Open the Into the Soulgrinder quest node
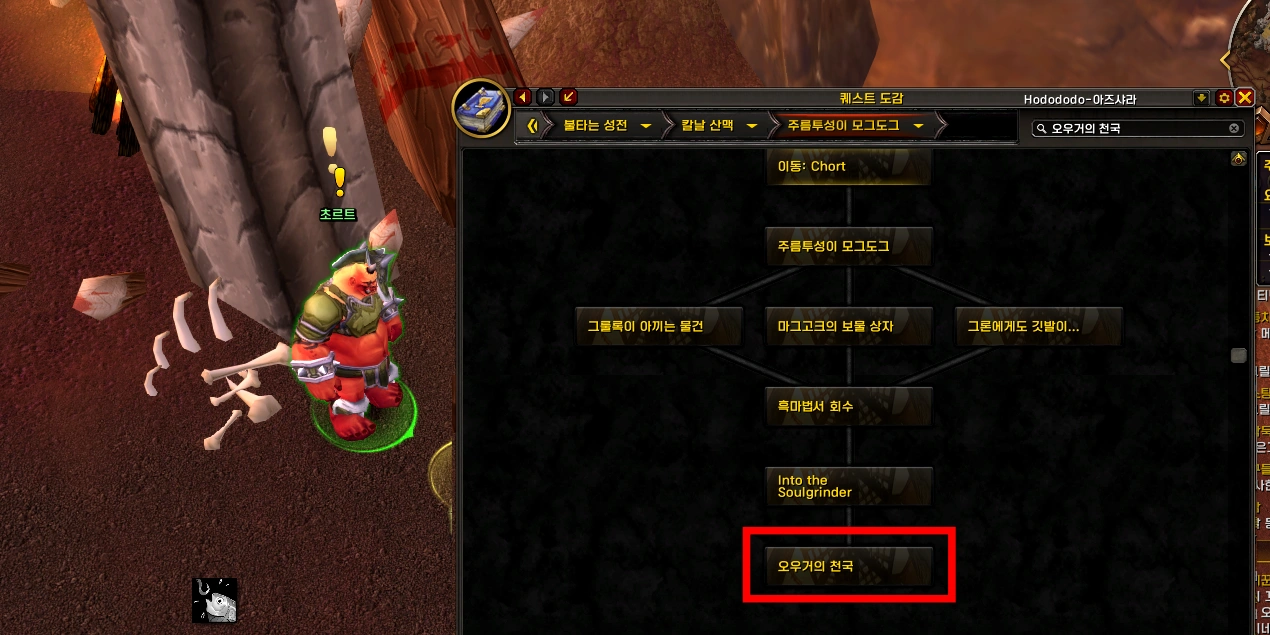 848,486
